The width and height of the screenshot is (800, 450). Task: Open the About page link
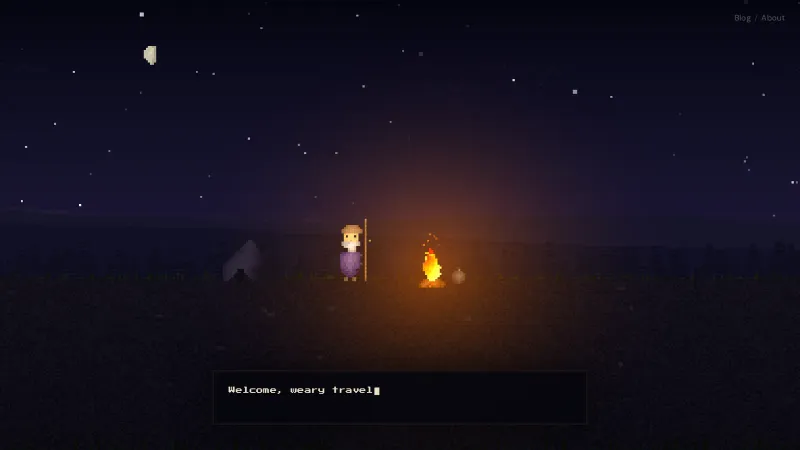(773, 18)
